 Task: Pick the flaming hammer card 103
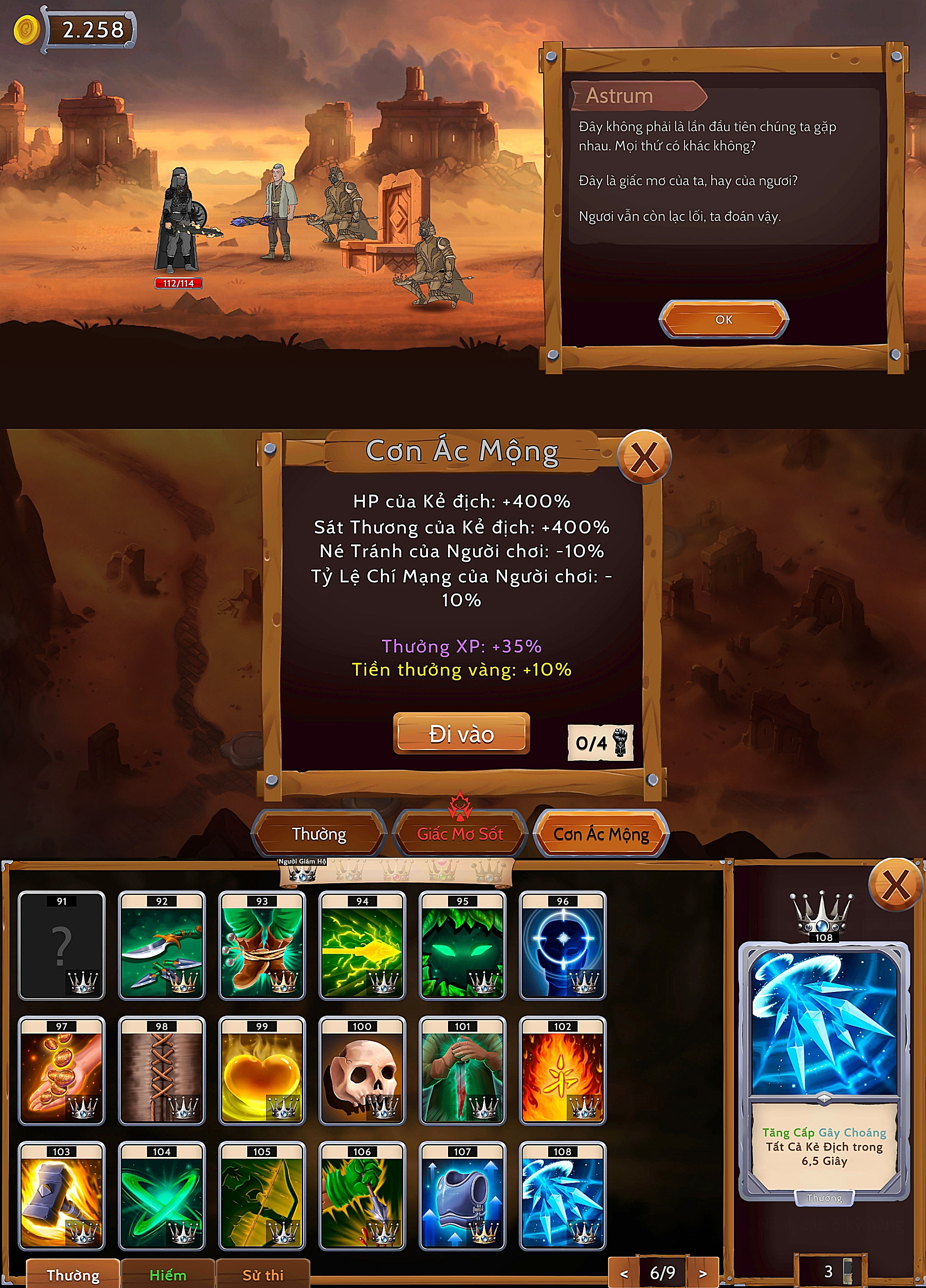point(61,1195)
